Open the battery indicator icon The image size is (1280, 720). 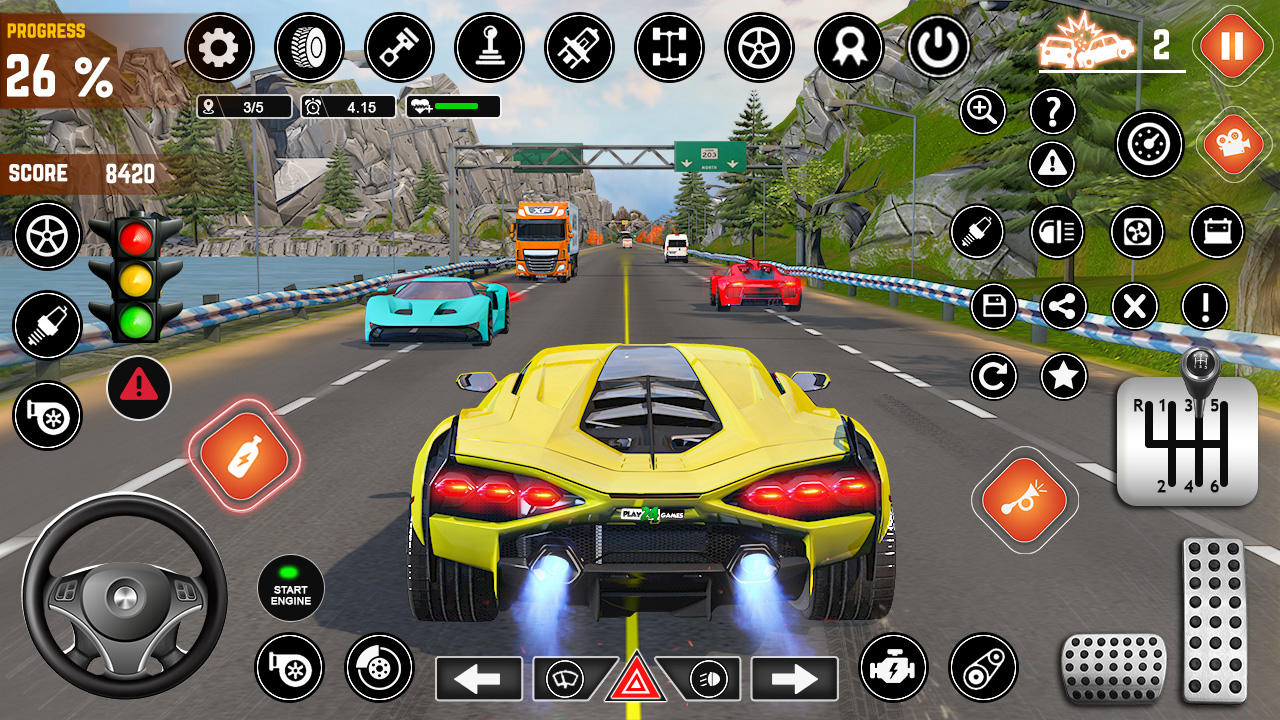click(1218, 232)
